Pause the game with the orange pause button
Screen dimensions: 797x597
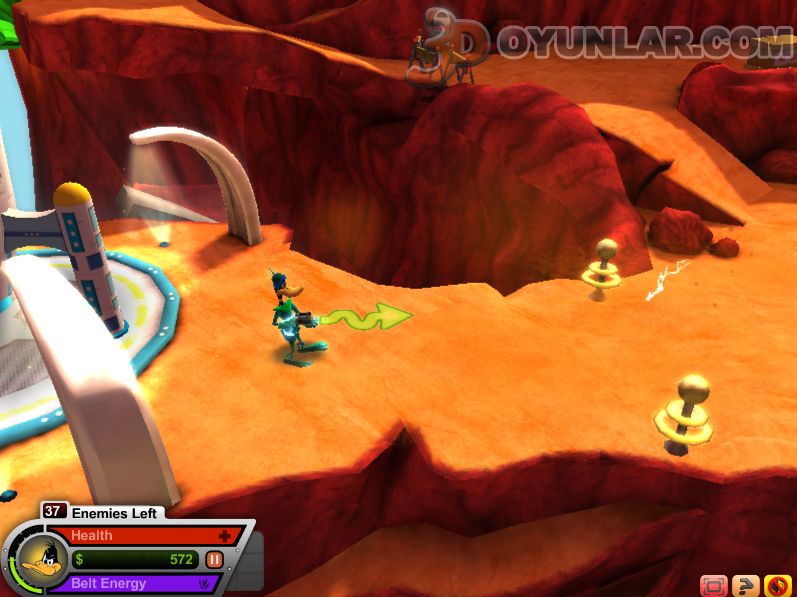tap(214, 560)
